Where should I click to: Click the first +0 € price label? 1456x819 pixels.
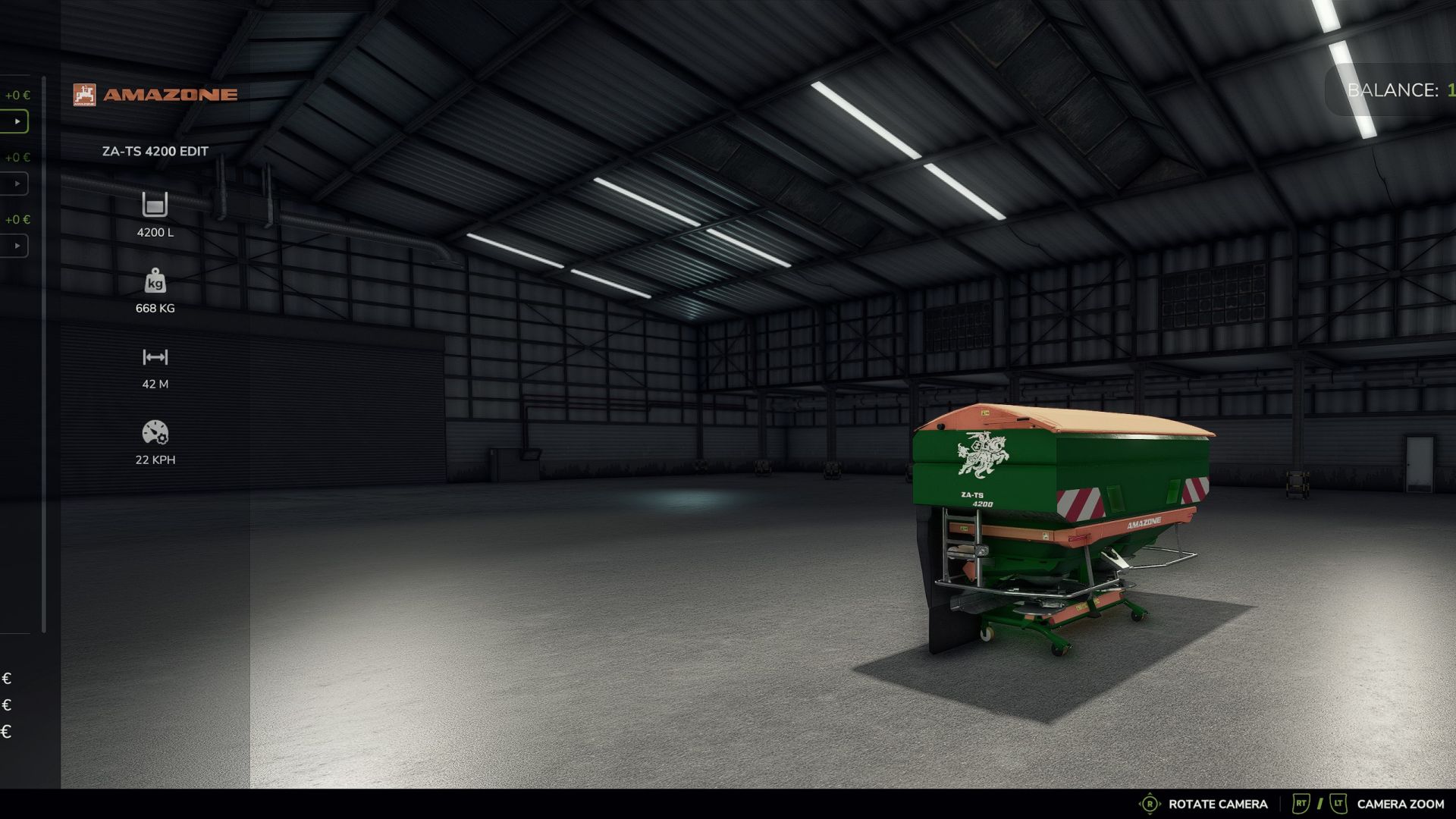[x=16, y=96]
